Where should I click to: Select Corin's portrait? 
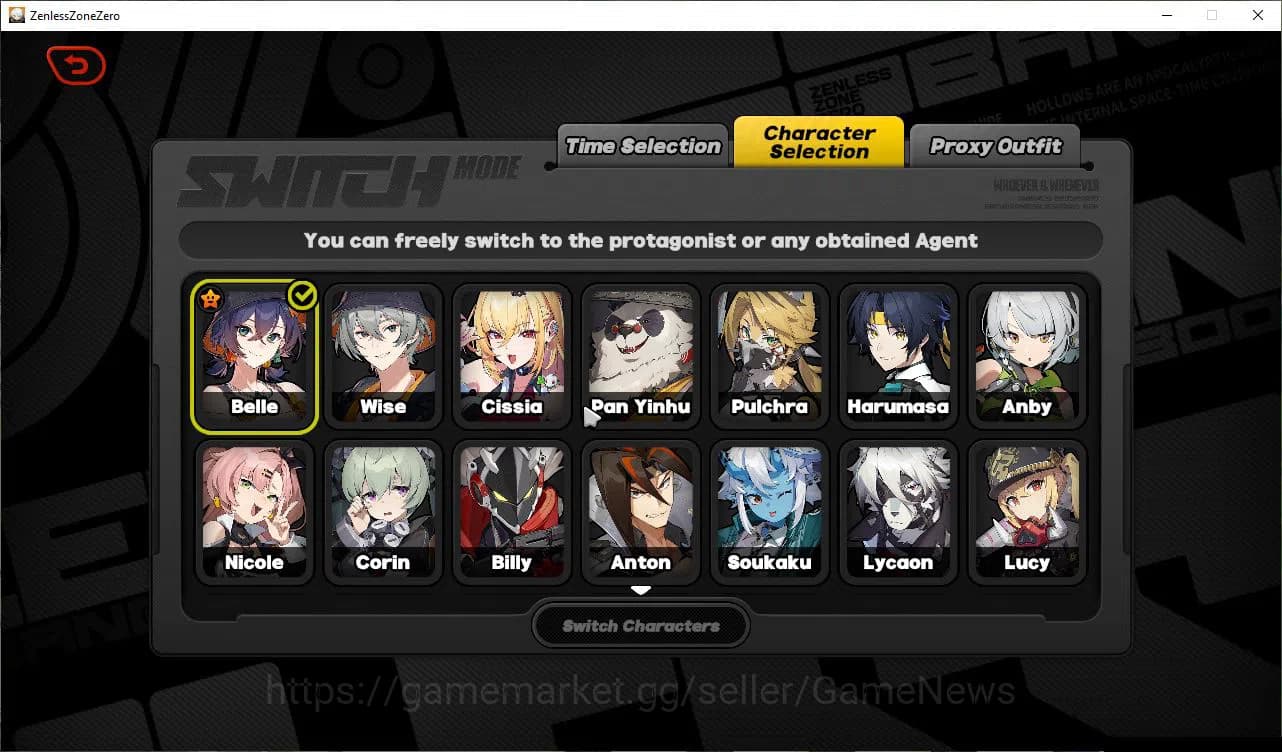tap(383, 505)
